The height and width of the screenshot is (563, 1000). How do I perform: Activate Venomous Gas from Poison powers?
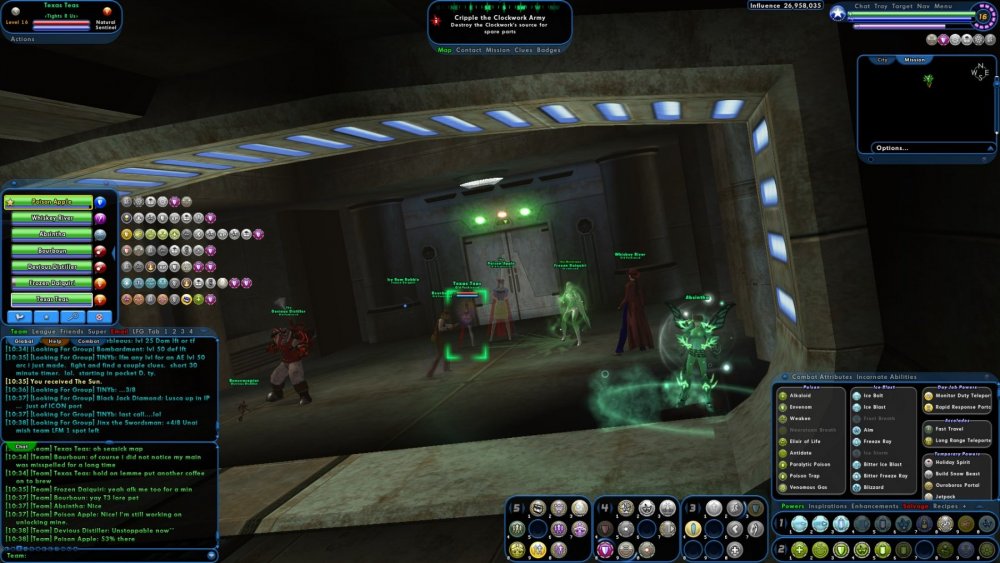(804, 487)
